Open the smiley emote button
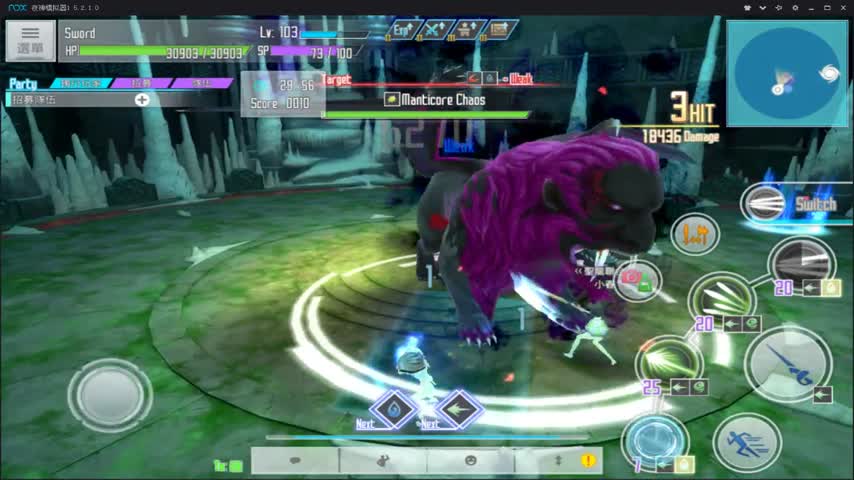 470,460
